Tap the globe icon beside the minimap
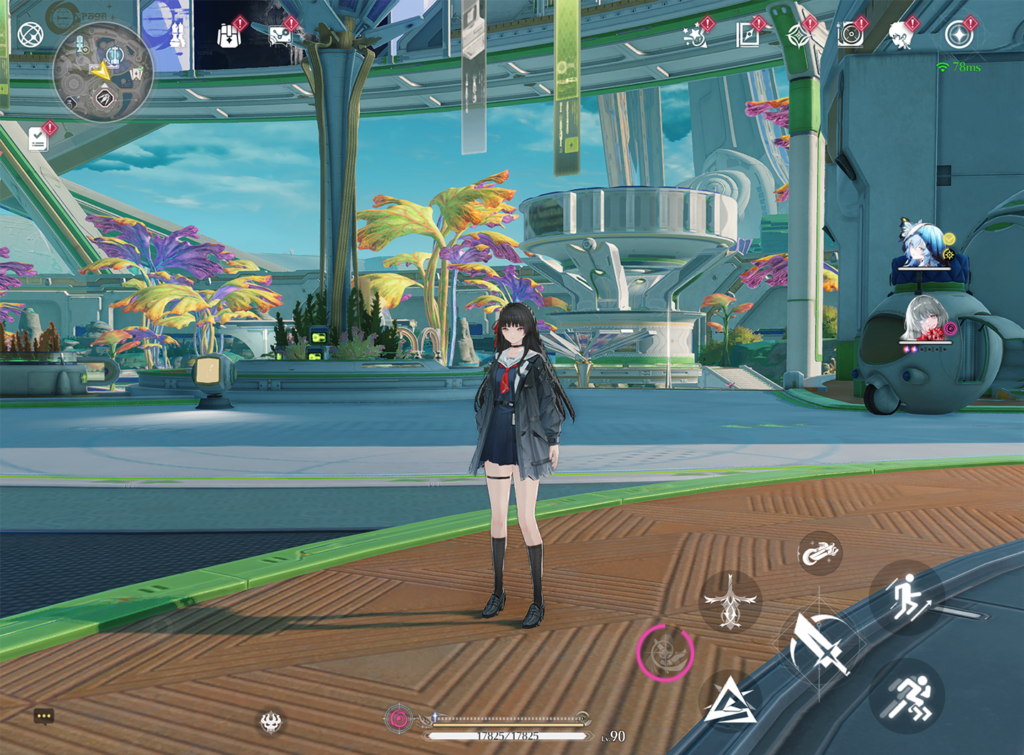 [31, 35]
